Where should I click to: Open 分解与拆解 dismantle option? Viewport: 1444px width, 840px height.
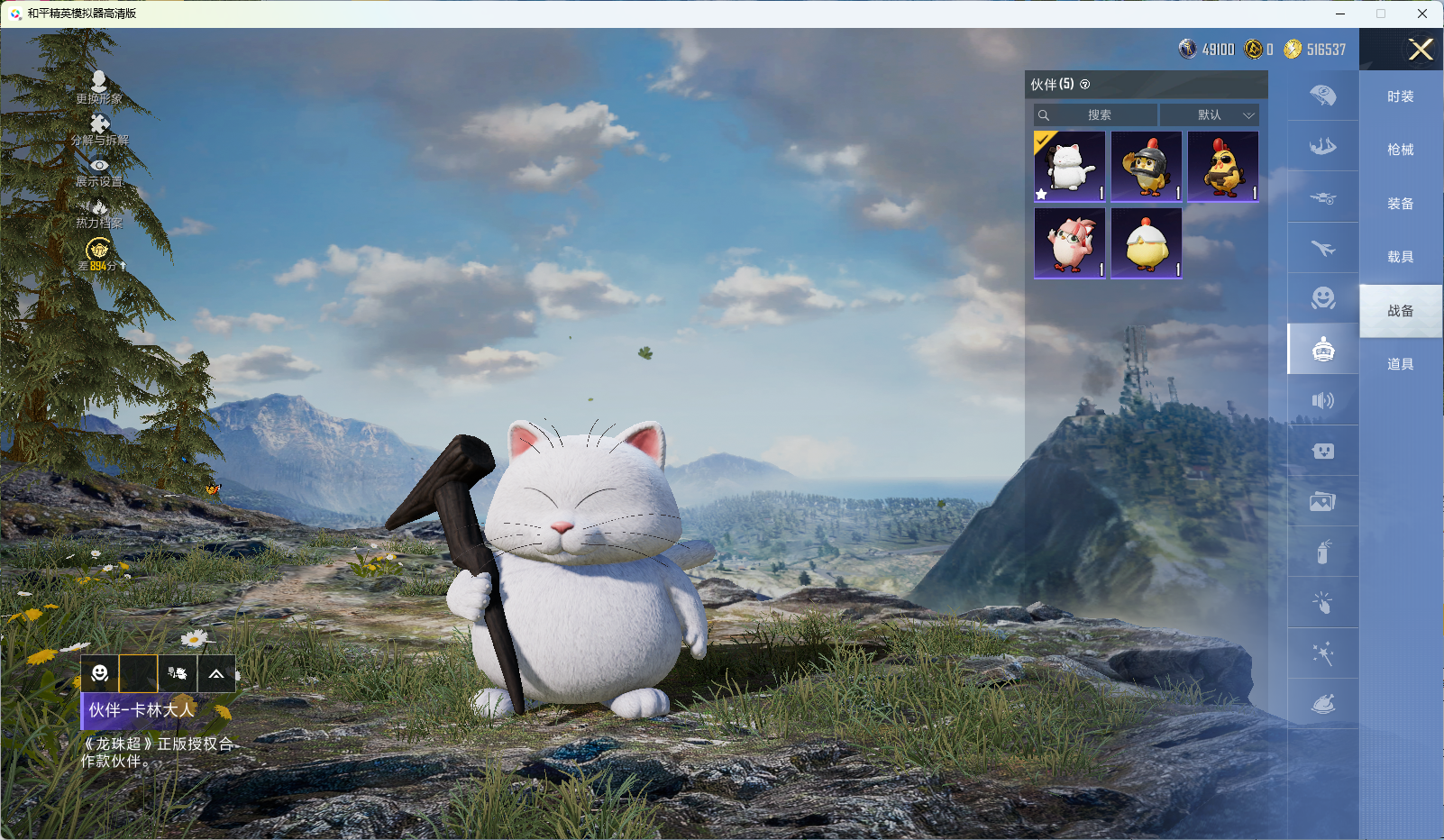(99, 129)
